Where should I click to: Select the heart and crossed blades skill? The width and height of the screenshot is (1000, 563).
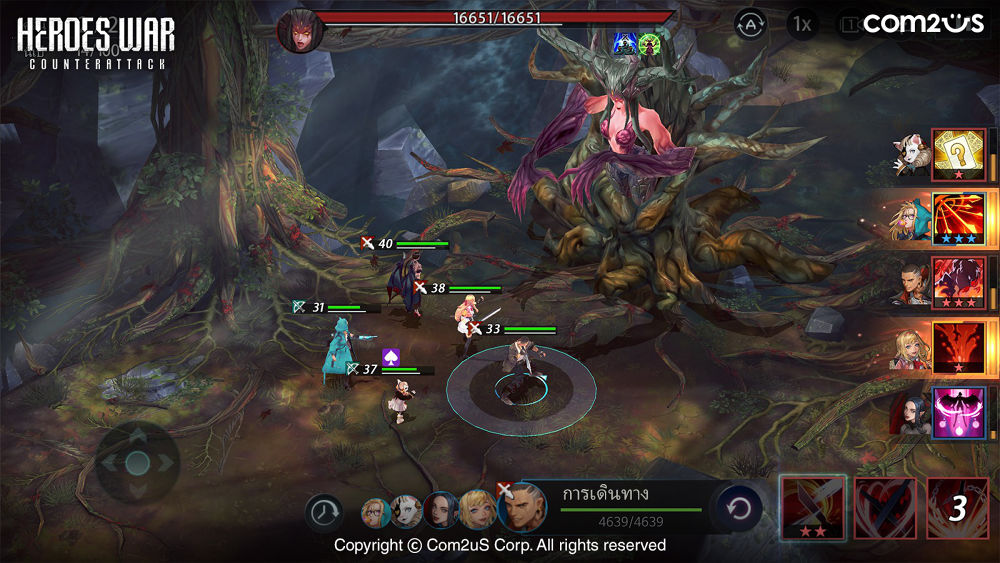(885, 508)
